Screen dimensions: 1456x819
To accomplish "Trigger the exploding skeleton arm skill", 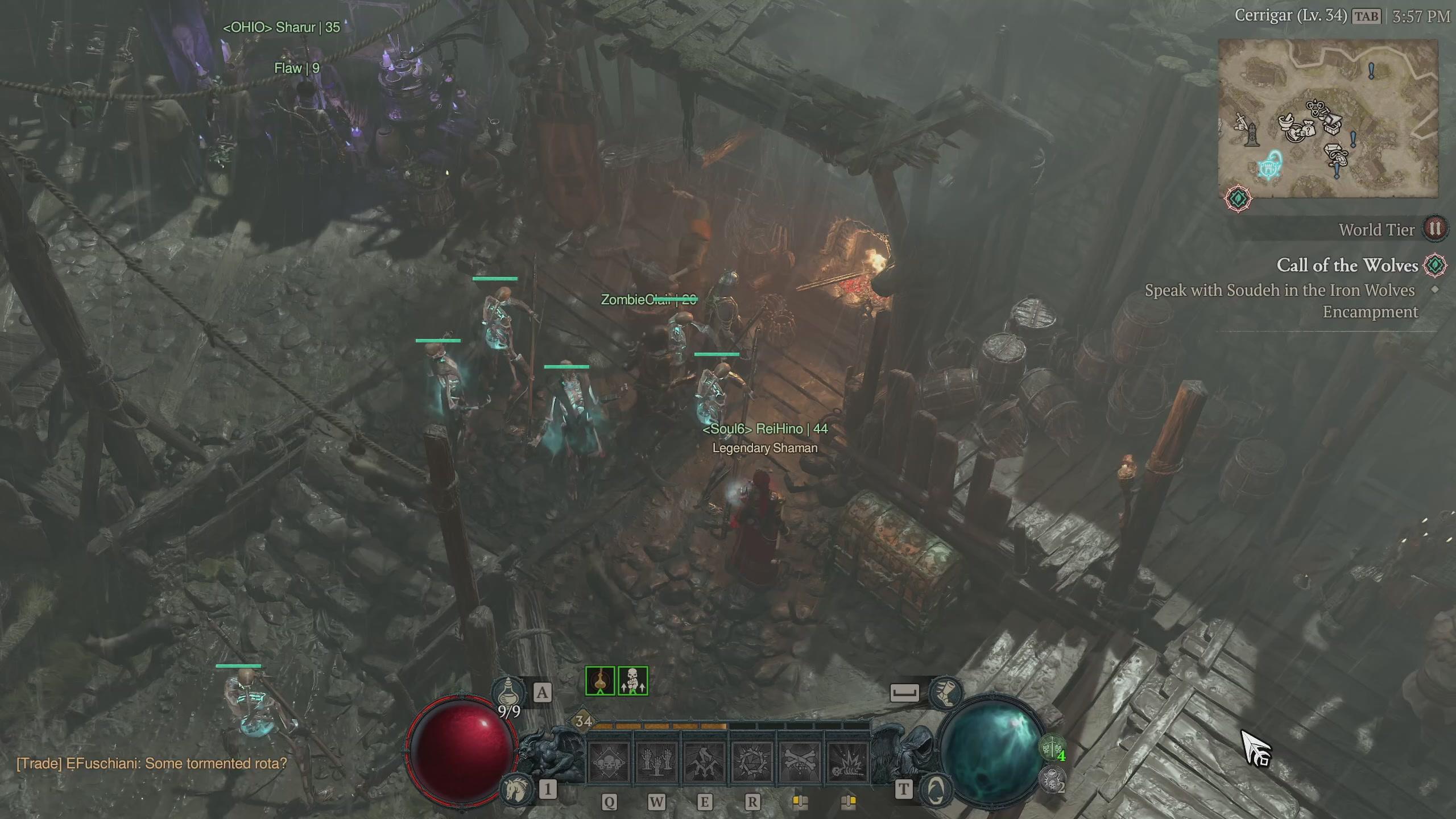I will 847,763.
